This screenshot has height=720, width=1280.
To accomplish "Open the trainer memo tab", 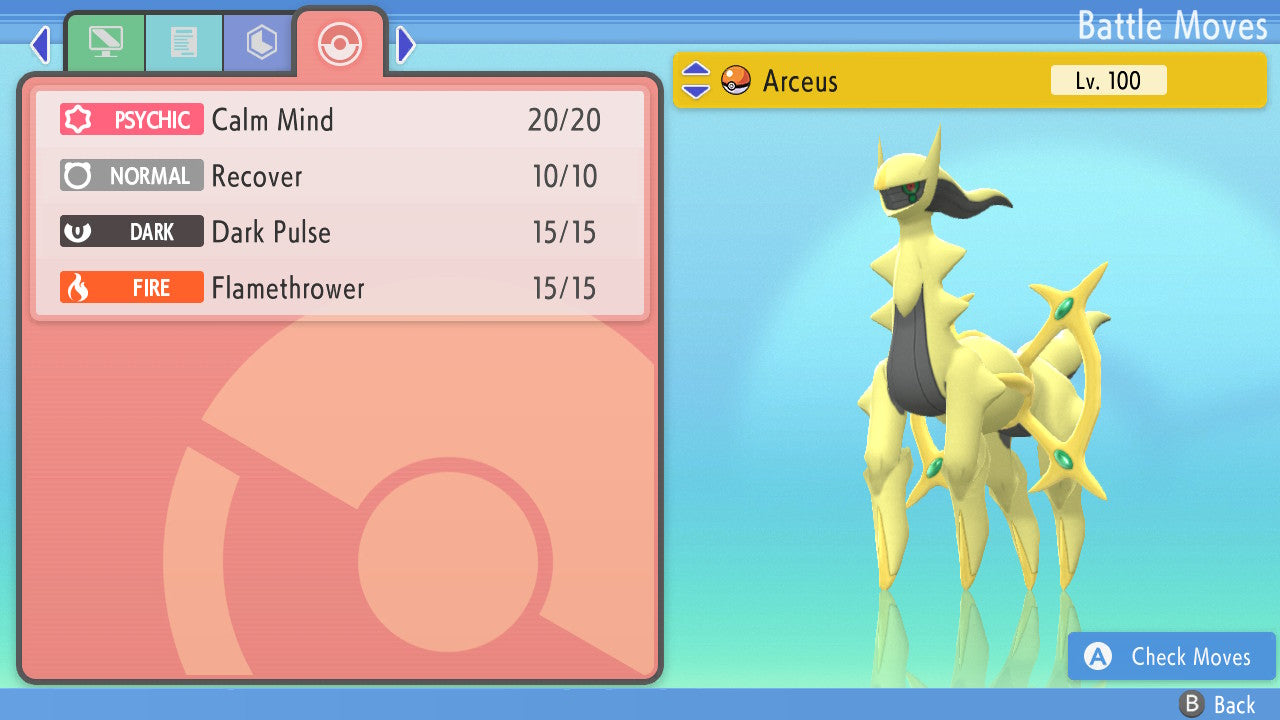I will pos(183,42).
